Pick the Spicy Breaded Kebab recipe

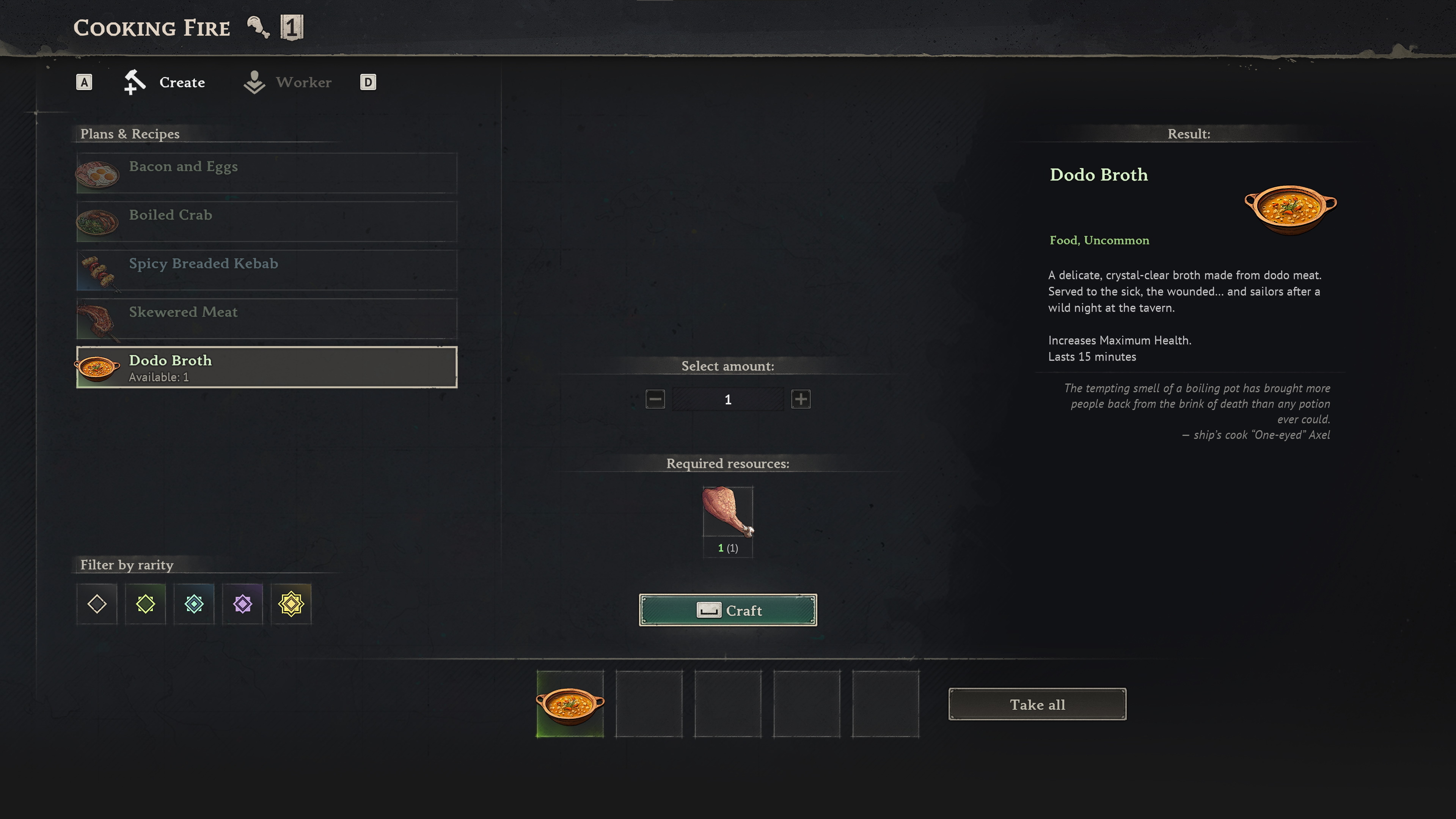tap(267, 270)
